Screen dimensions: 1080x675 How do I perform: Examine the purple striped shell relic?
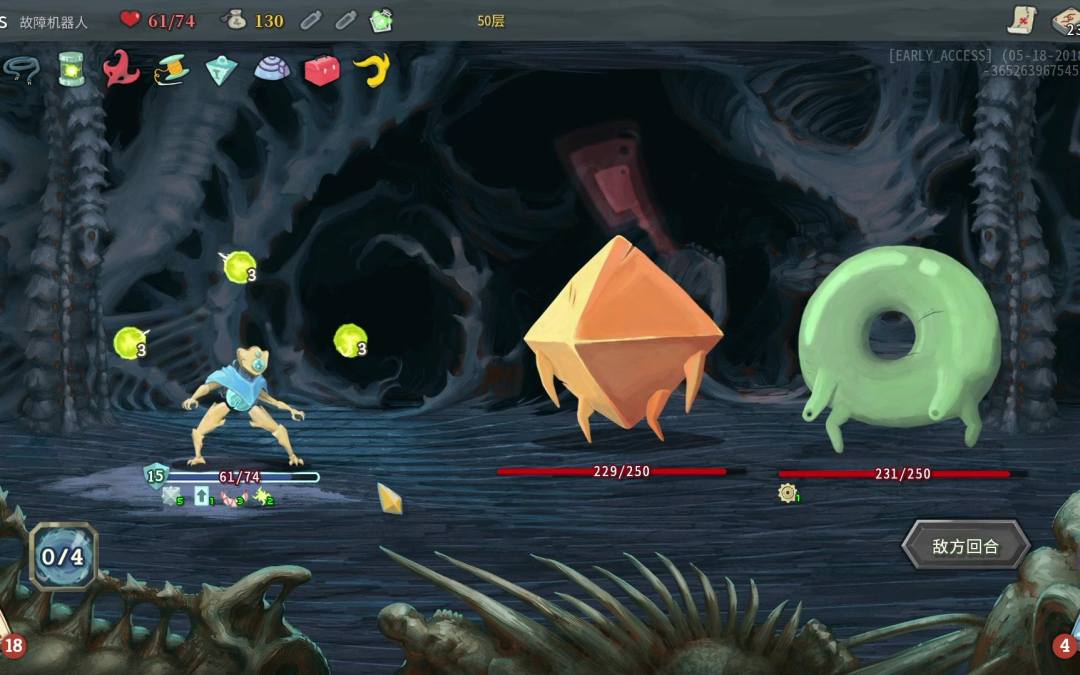272,68
